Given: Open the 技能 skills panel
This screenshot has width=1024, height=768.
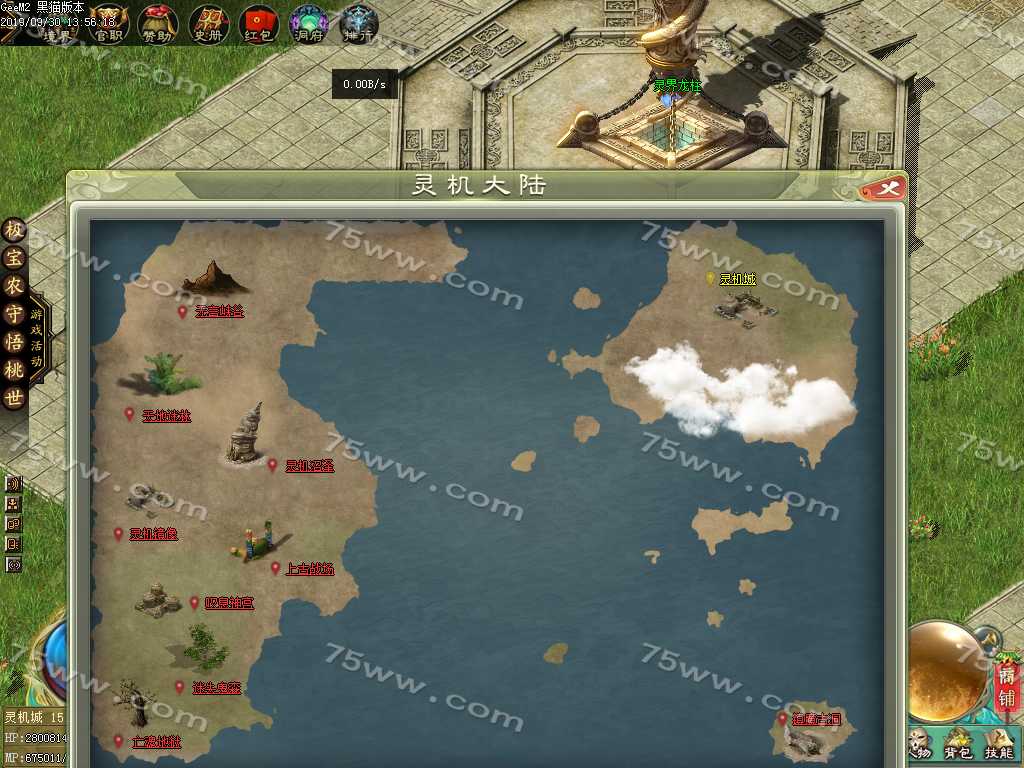Looking at the screenshot, I should pos(998,744).
